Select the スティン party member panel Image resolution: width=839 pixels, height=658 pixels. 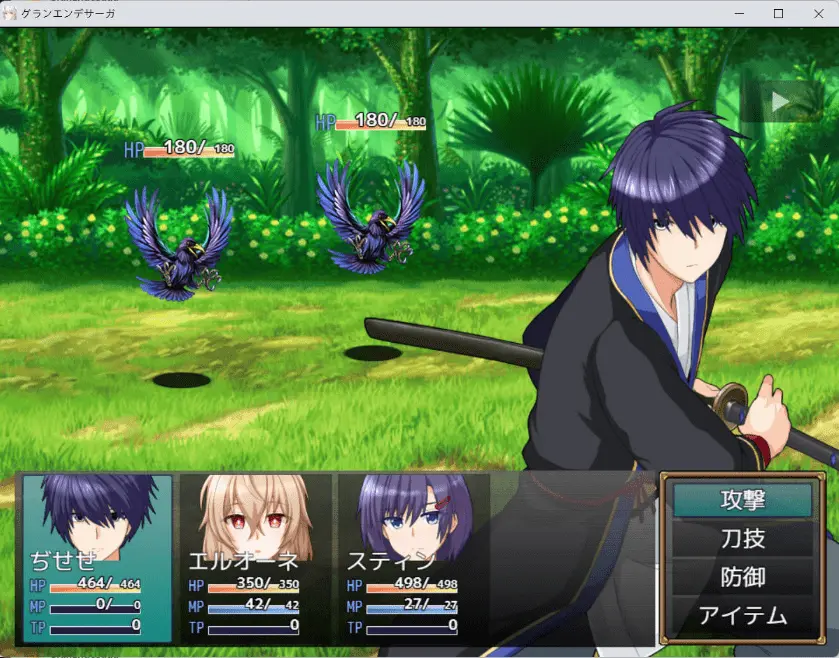click(x=413, y=556)
